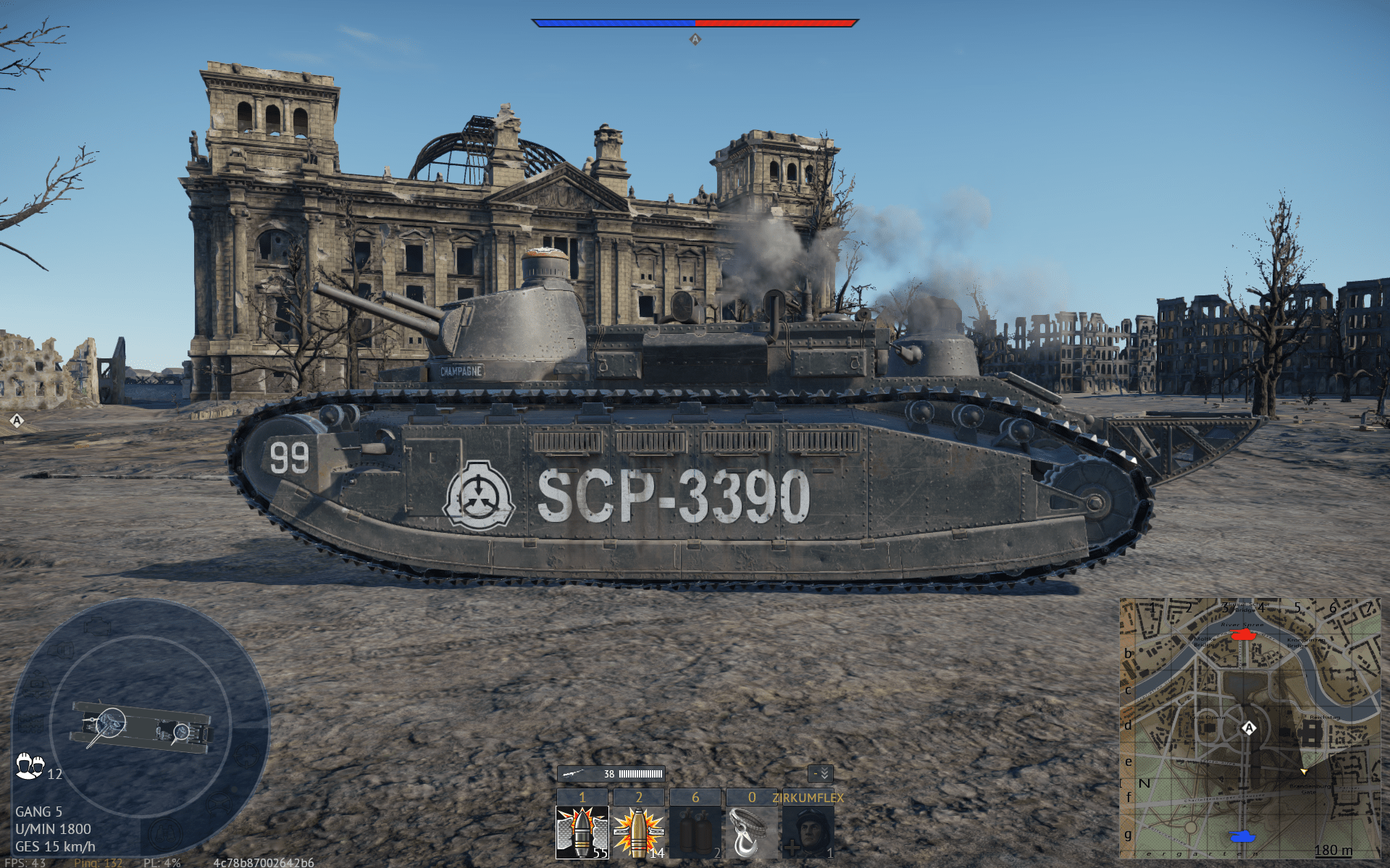Click the crew count helmets icon
The image size is (1390, 868).
click(x=30, y=766)
